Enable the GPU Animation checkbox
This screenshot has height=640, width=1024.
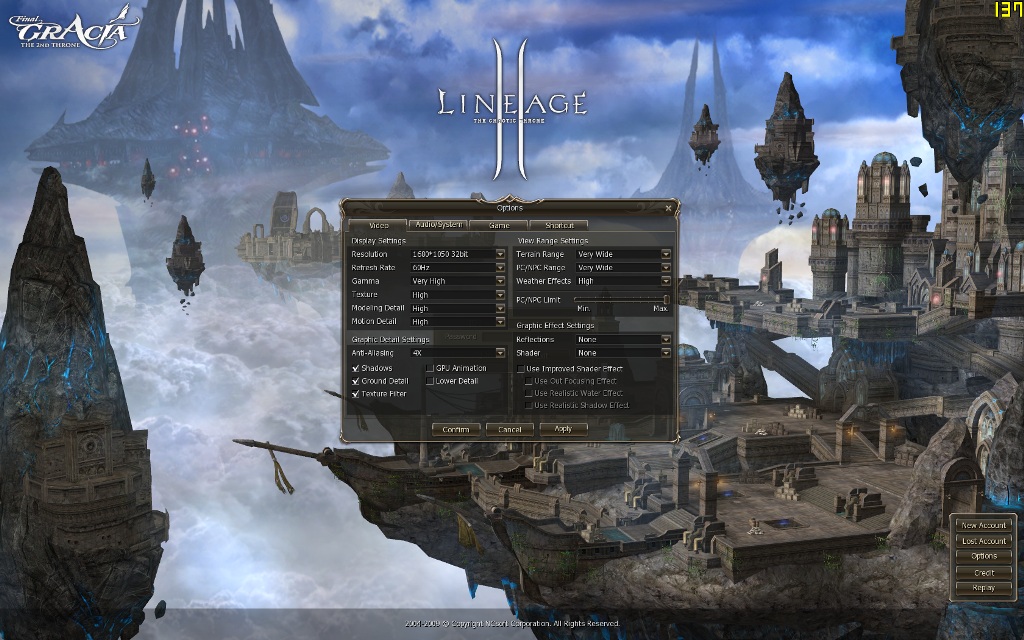pos(430,369)
